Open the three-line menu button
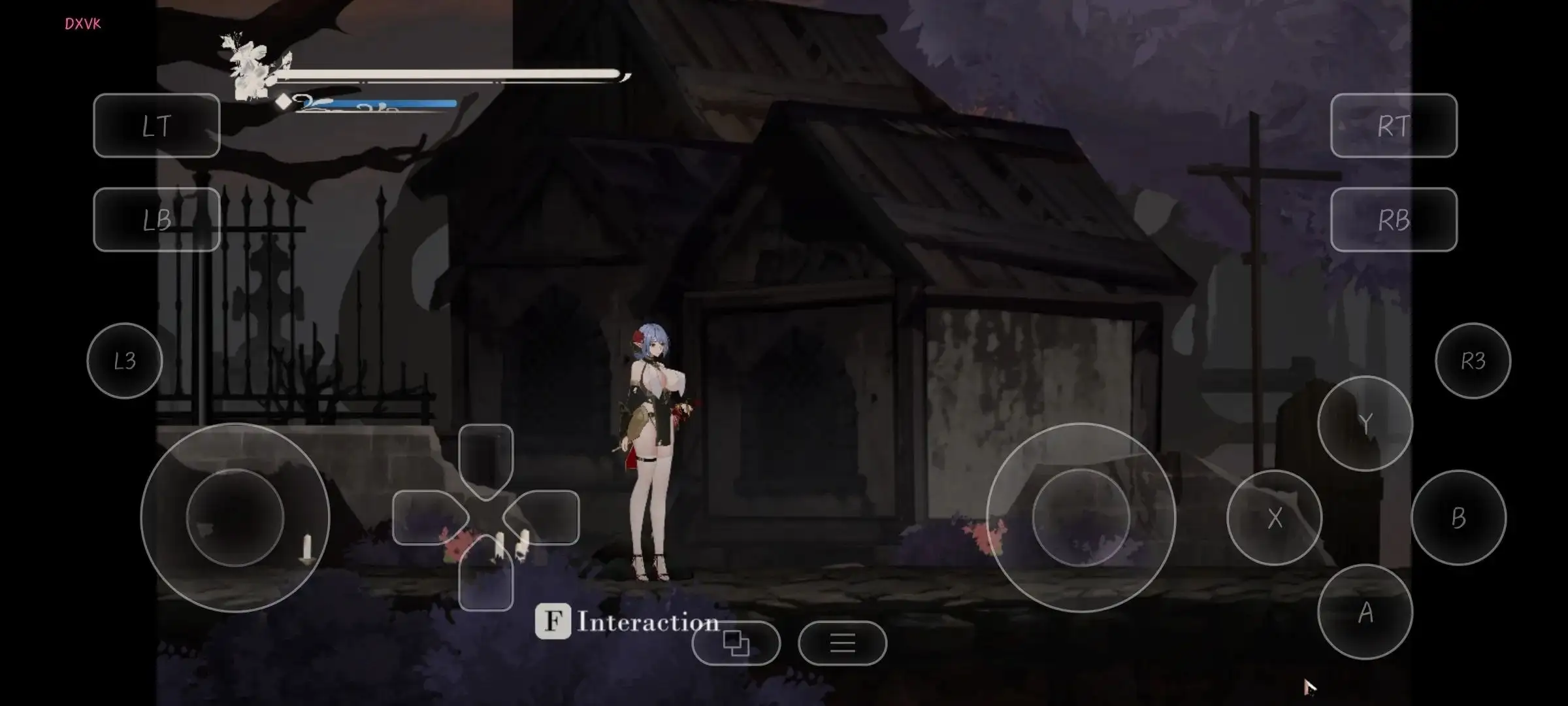The width and height of the screenshot is (1568, 706). 842,643
